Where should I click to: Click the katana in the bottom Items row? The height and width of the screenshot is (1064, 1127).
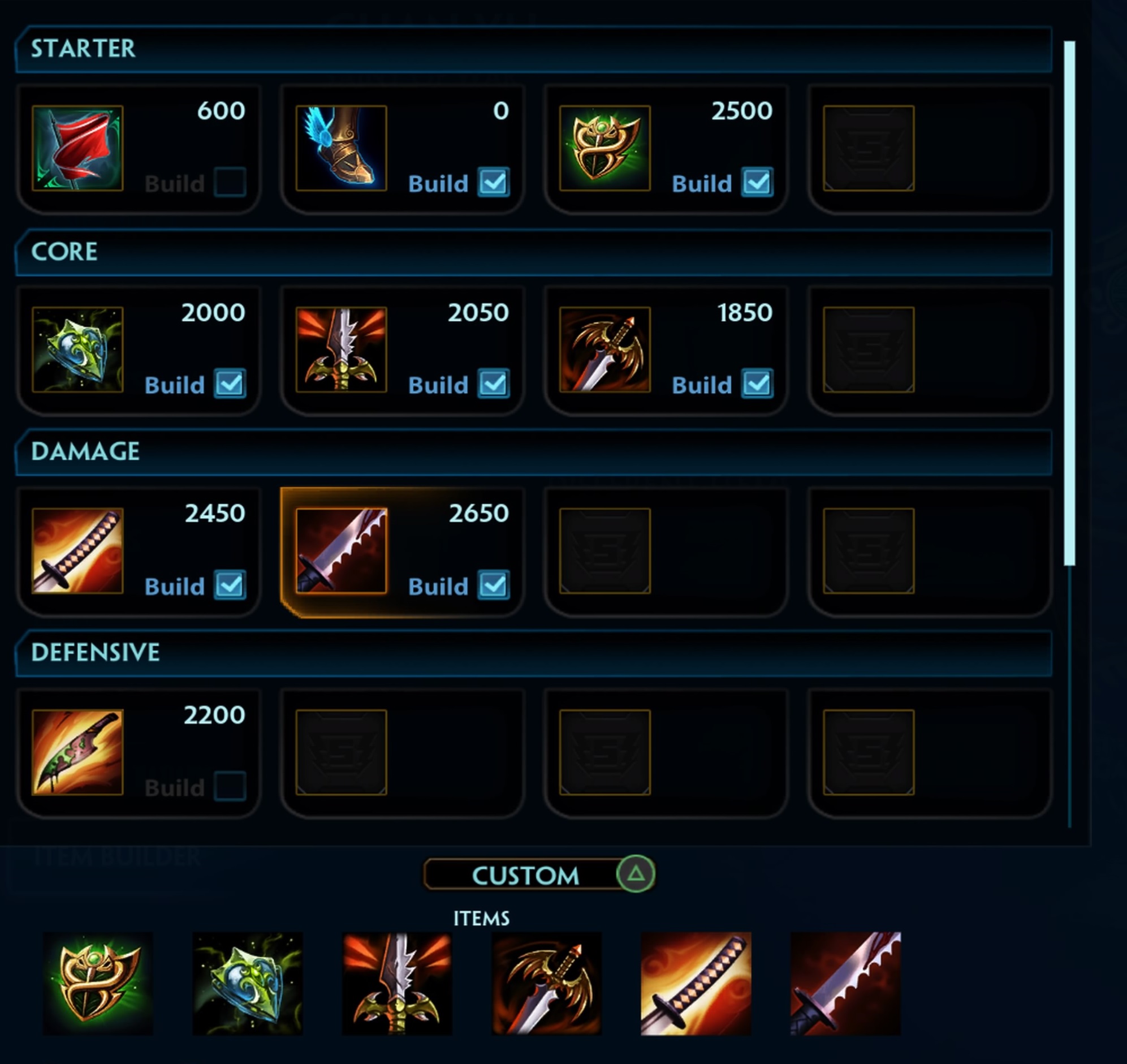(696, 984)
